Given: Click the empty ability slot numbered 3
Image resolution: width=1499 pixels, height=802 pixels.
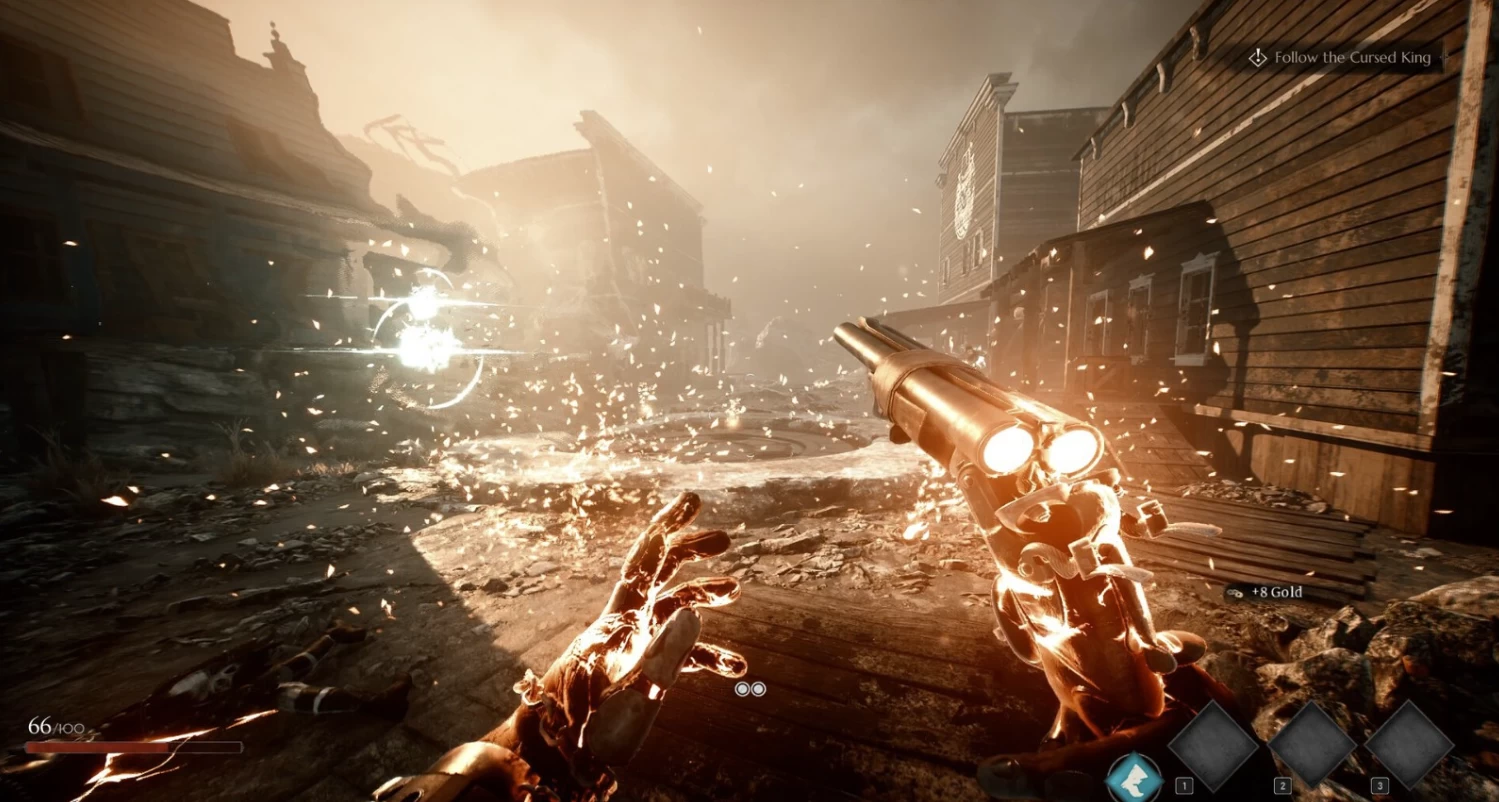Looking at the screenshot, I should pos(1408,744).
